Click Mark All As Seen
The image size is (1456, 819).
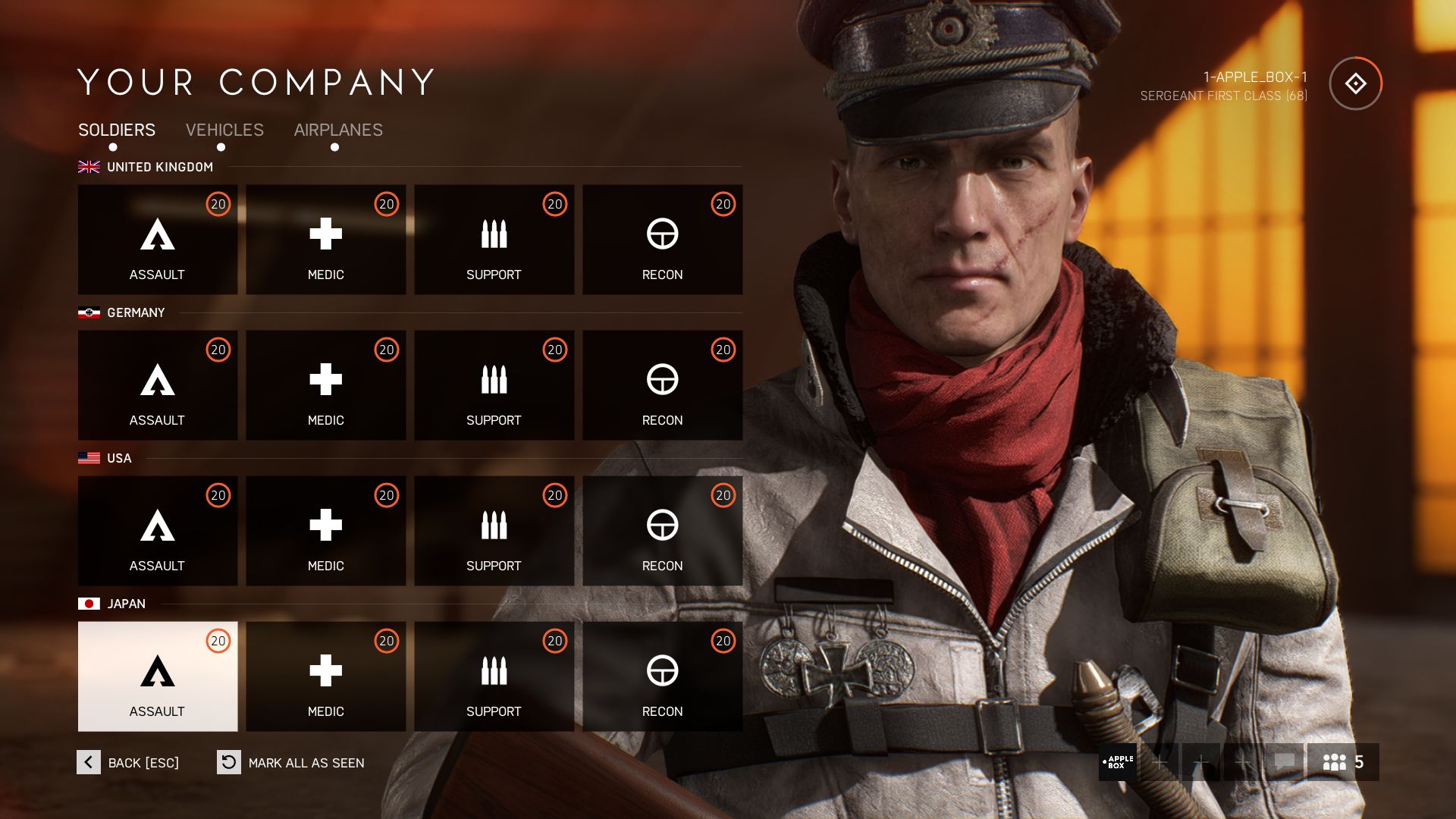[291, 762]
